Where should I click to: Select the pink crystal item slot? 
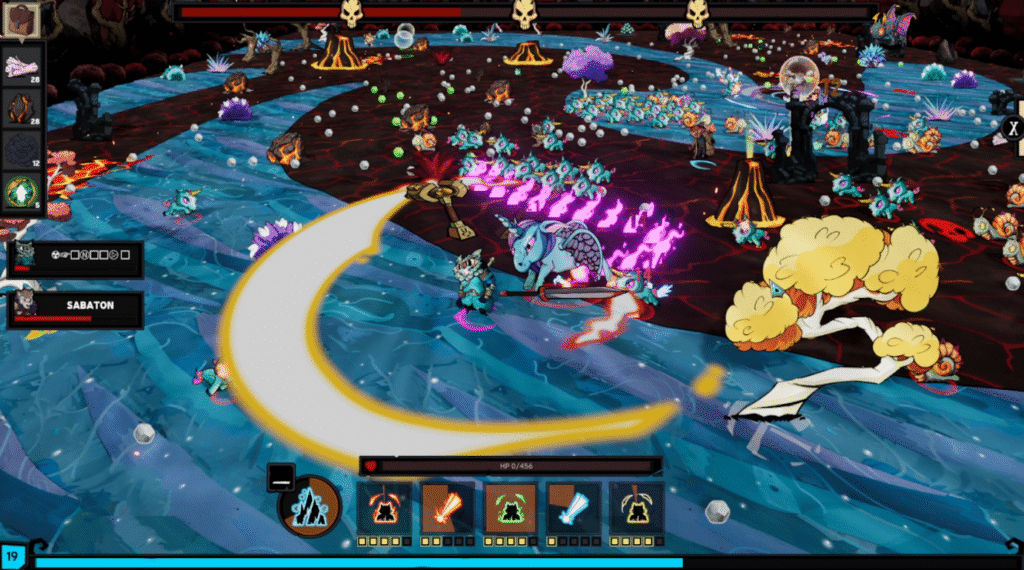point(22,65)
